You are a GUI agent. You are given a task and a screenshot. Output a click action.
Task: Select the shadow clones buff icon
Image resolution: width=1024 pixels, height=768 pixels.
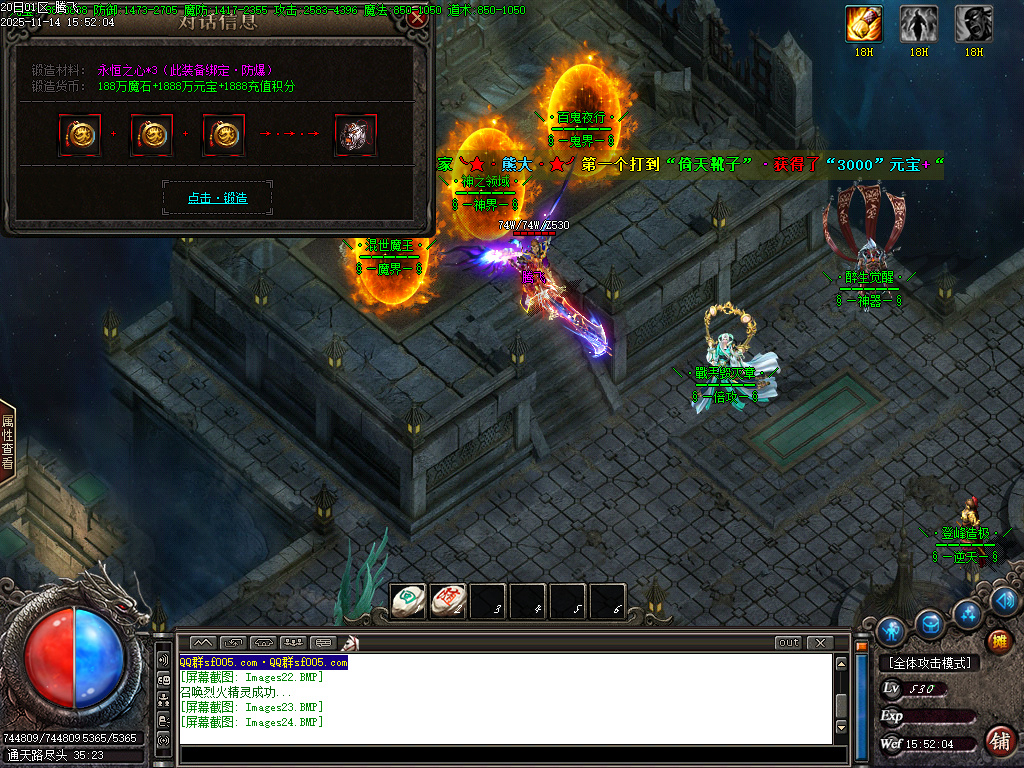919,23
